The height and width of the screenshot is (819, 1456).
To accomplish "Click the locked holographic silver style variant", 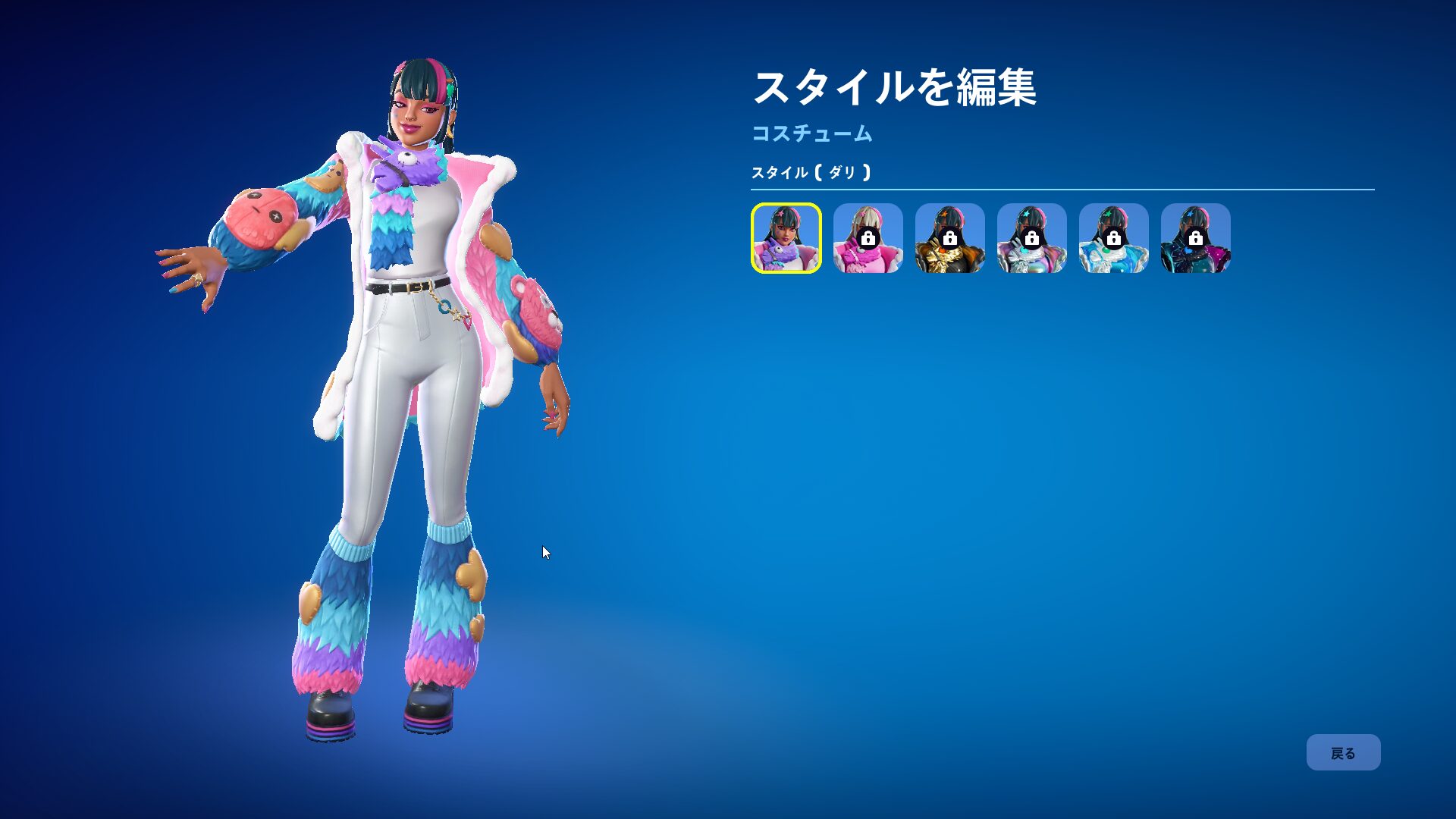I will [1032, 237].
